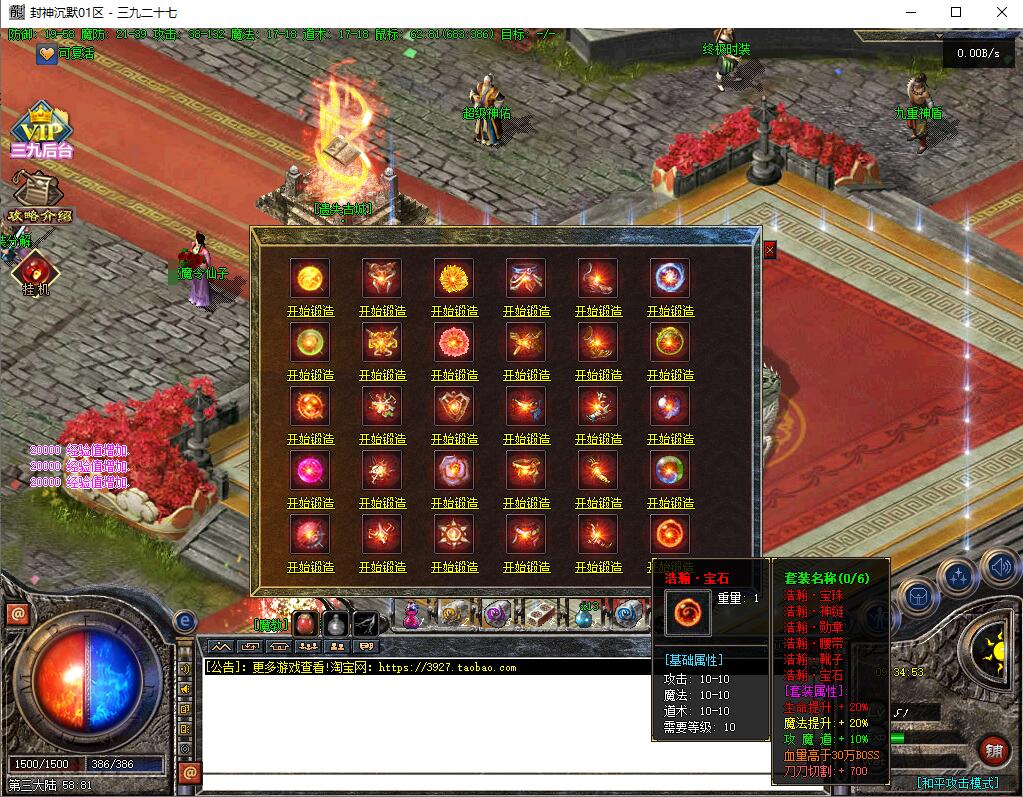The width and height of the screenshot is (1023, 797).
Task: Maximize the game window
Action: (956, 12)
